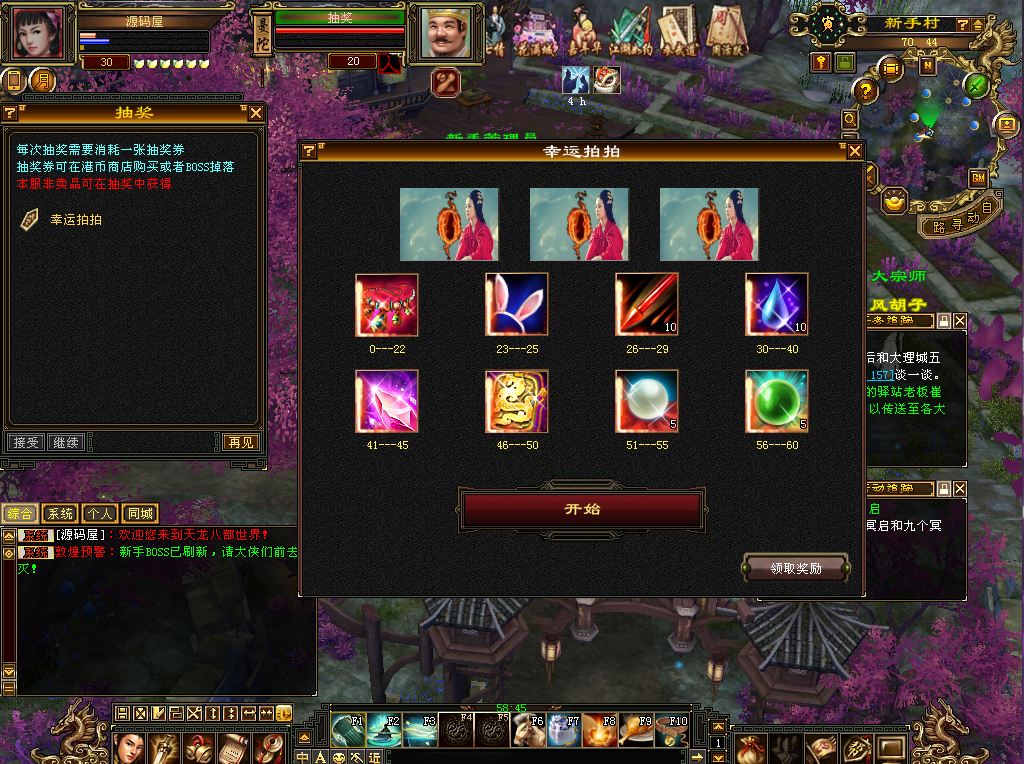Click the player character portrait

[x=42, y=34]
